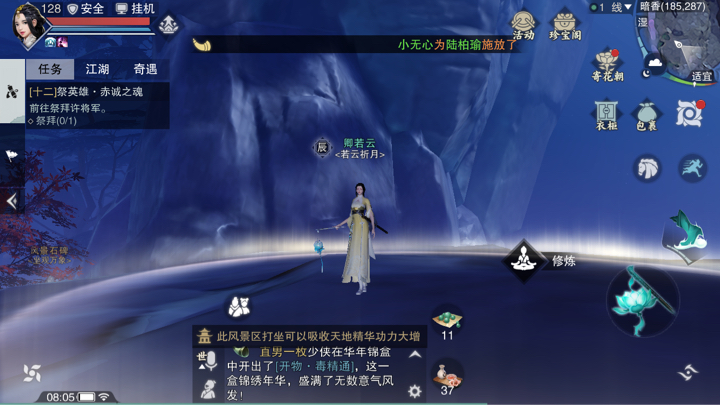Open the 寄花朝 flower event icon
The width and height of the screenshot is (720, 405).
607,65
